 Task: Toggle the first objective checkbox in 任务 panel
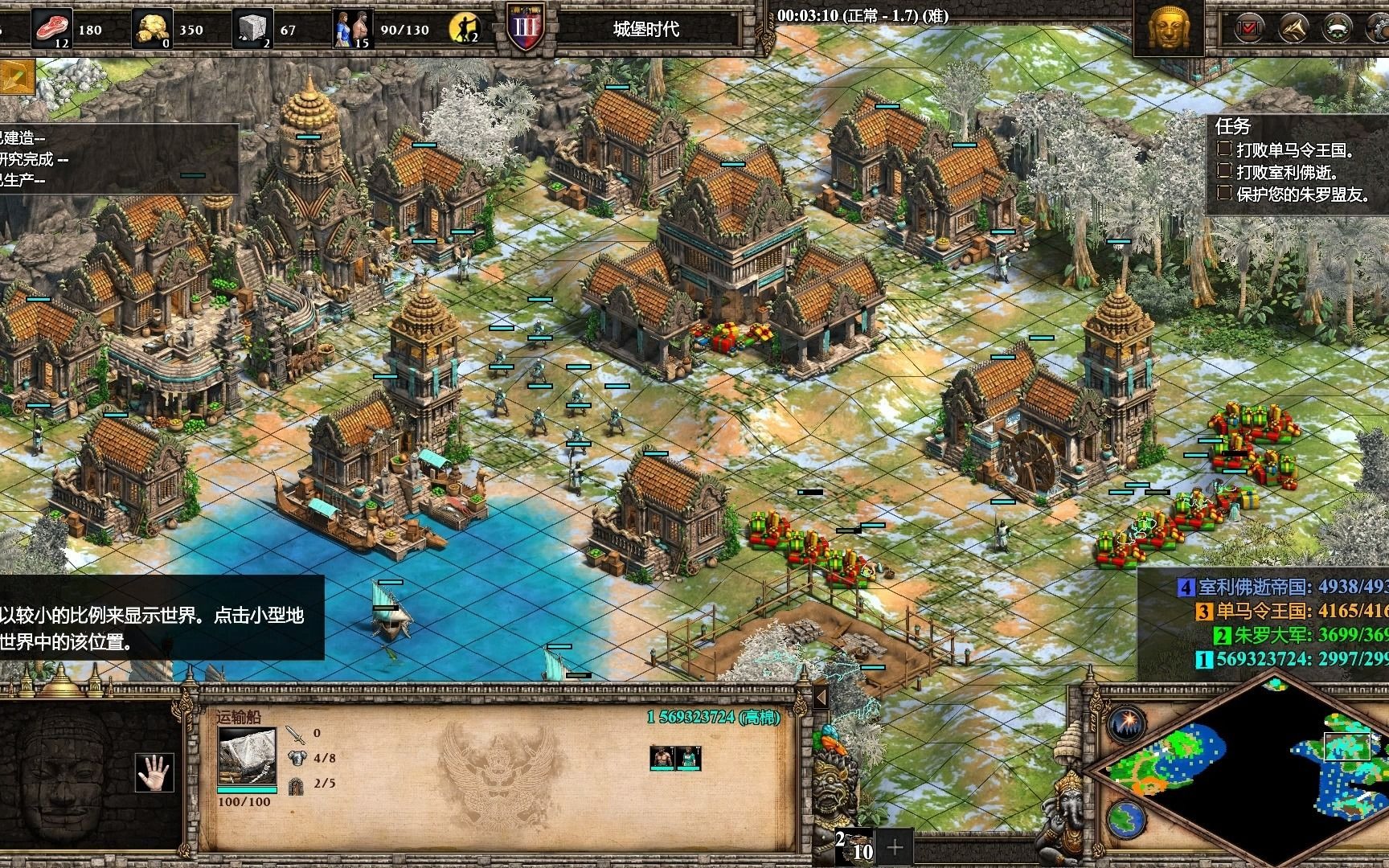coord(1225,149)
